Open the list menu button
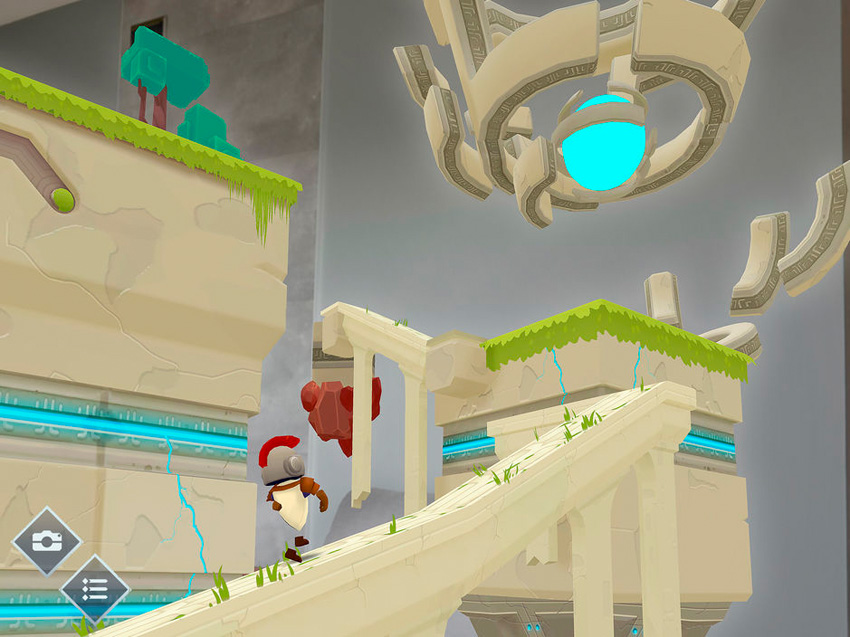The width and height of the screenshot is (850, 637). pos(95,589)
